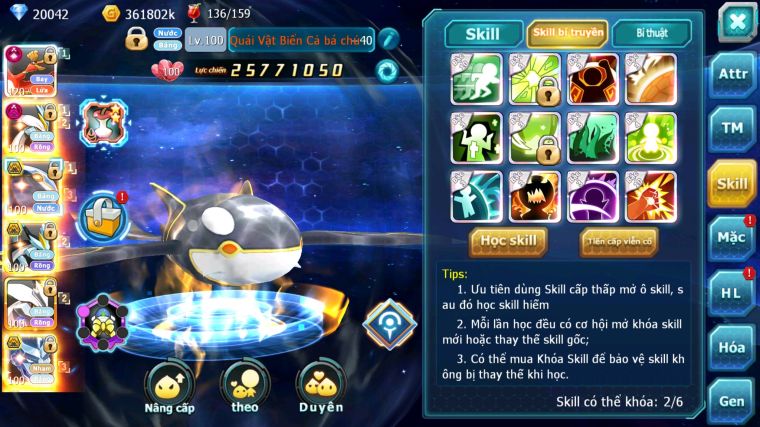760x427 pixels.
Task: Click the Học skill button
Action: click(508, 241)
